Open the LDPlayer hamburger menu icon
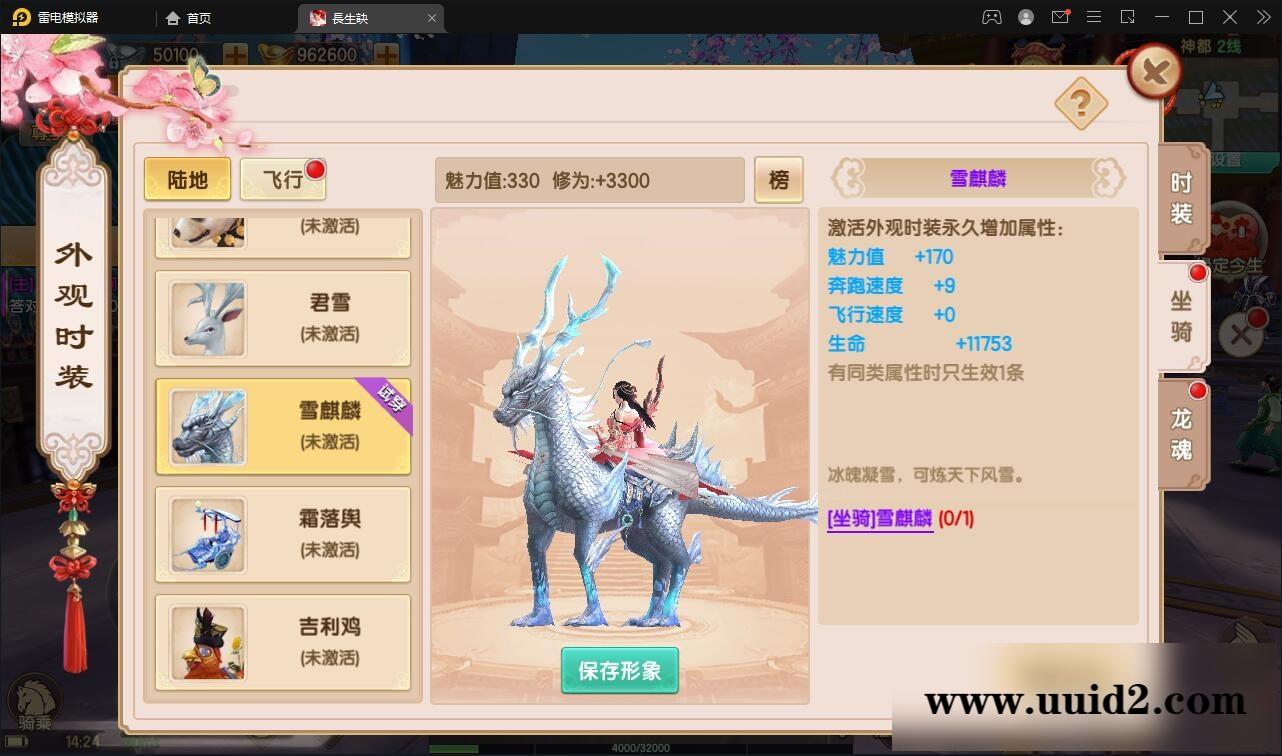Image resolution: width=1282 pixels, height=756 pixels. 1094,17
